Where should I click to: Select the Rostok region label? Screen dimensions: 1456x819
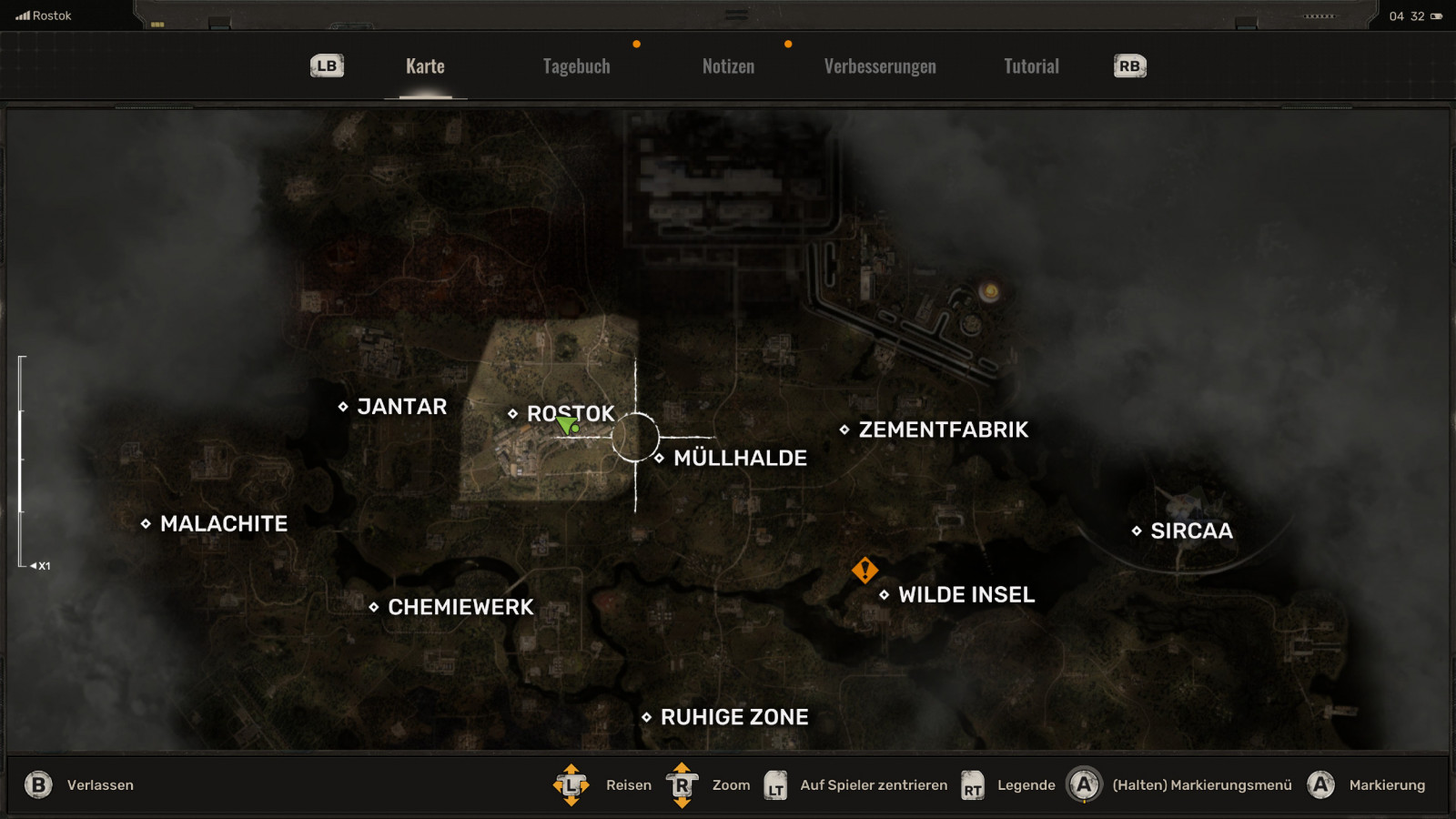tap(571, 413)
